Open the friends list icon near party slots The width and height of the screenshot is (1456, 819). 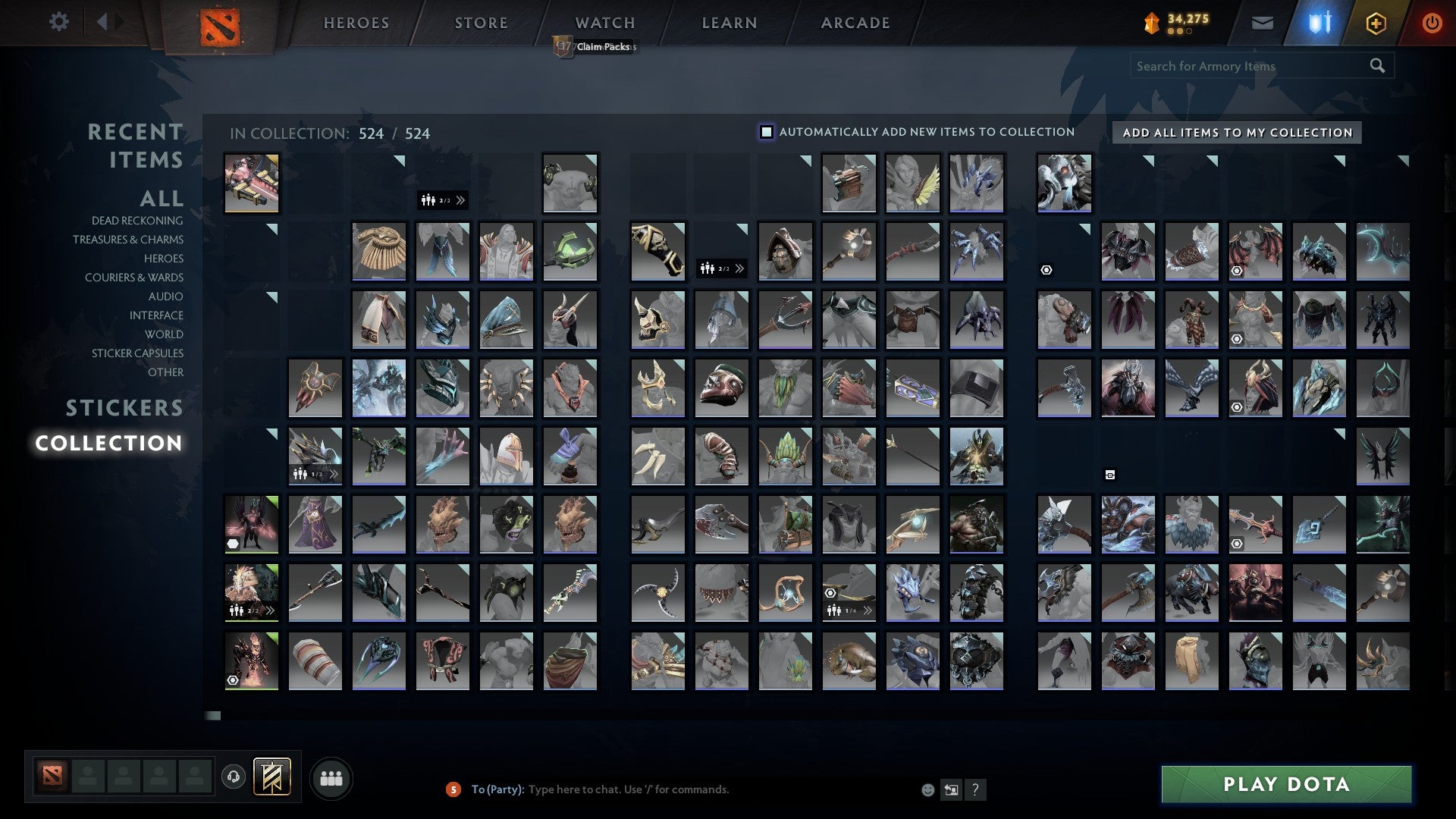331,777
